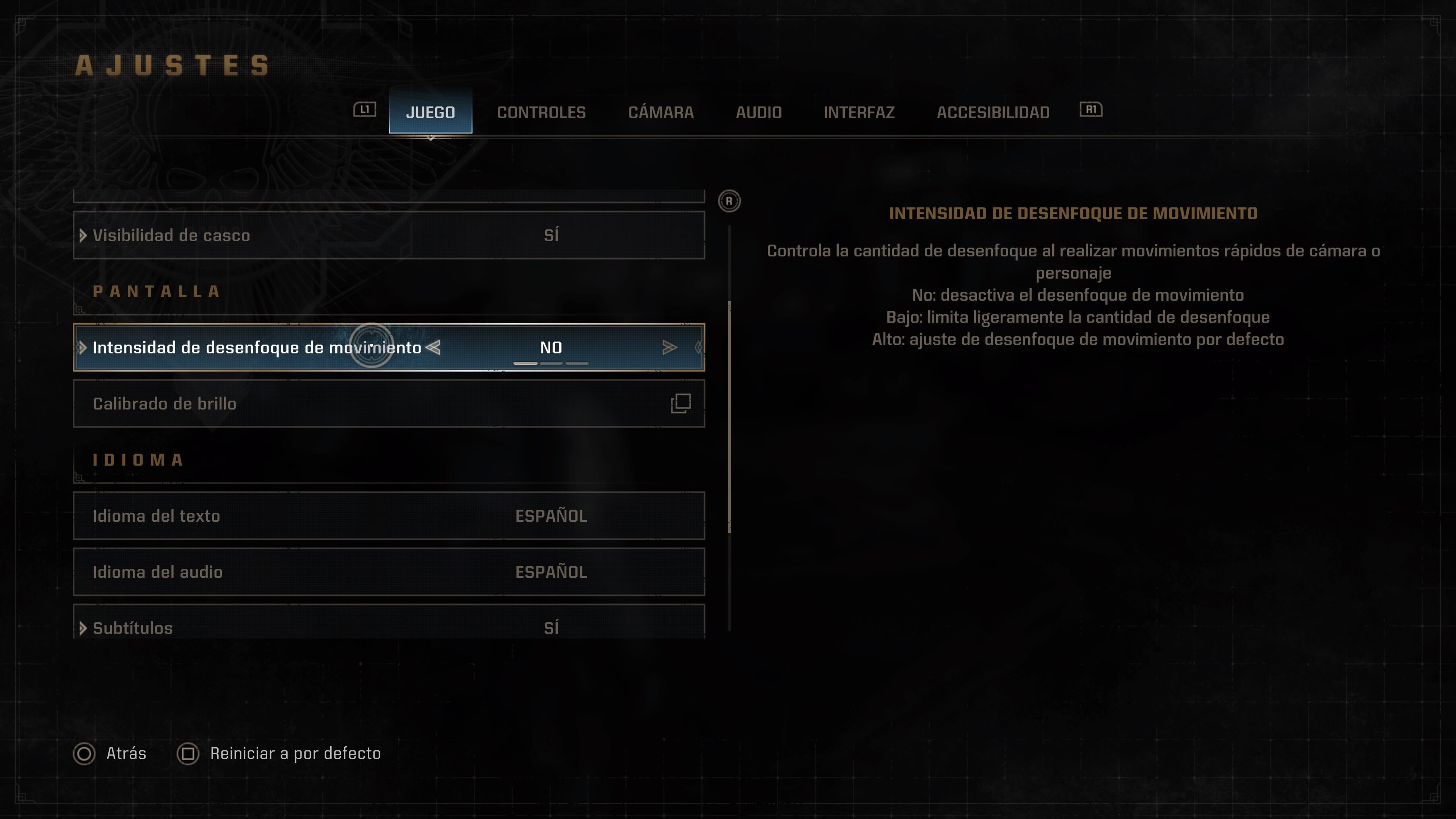Screen dimensions: 1456x819
Task: Open Calibrado de brillo
Action: coord(389,403)
